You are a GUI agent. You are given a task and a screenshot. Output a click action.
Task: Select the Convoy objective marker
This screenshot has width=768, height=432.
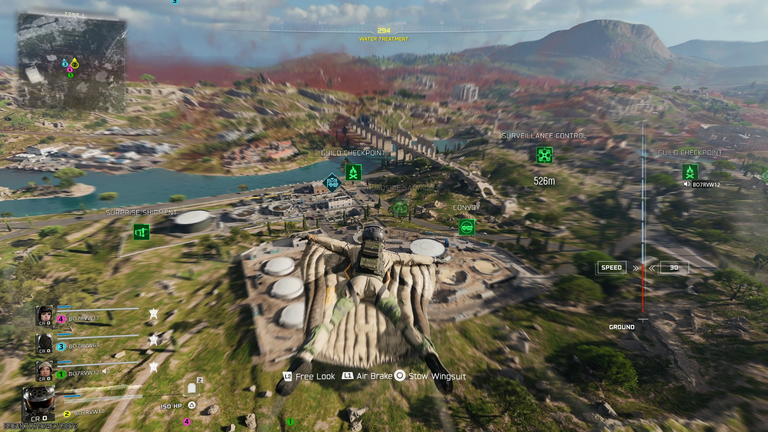point(467,227)
